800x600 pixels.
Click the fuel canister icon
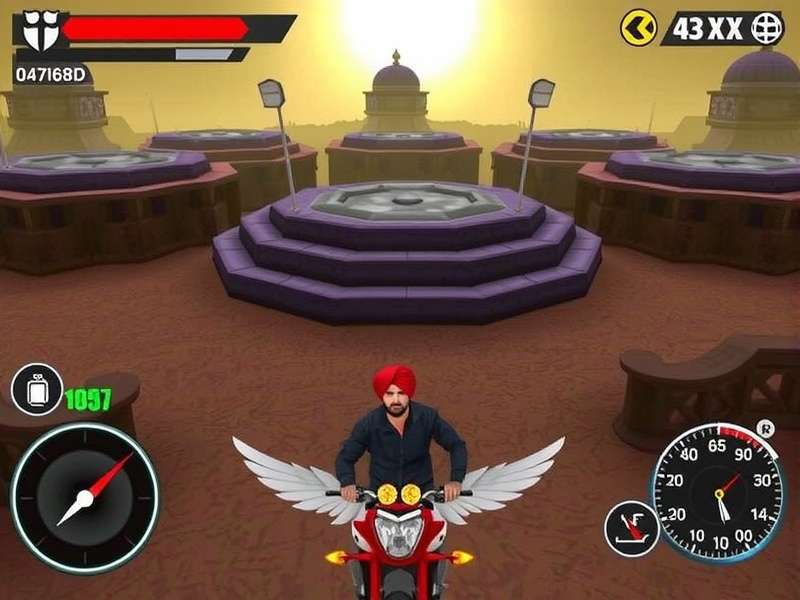click(37, 390)
